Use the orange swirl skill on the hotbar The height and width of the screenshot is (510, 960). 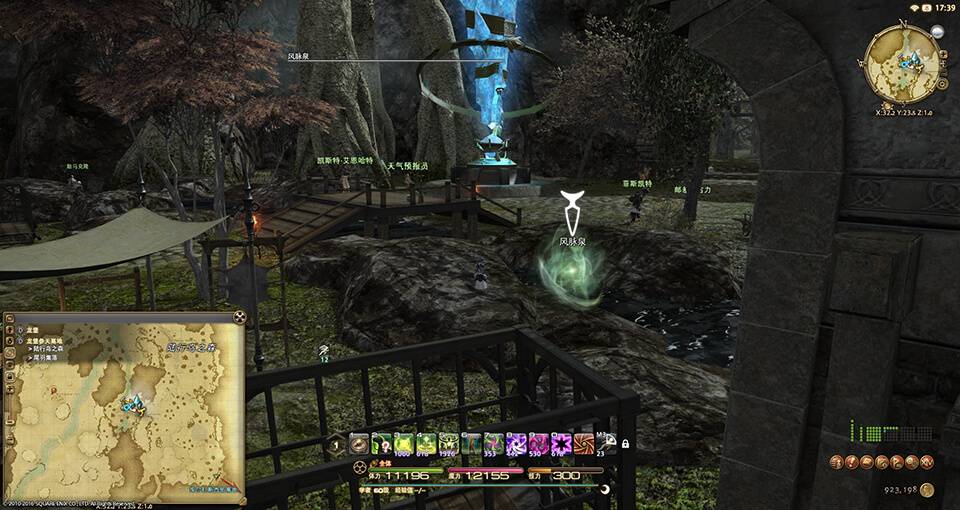click(x=583, y=444)
